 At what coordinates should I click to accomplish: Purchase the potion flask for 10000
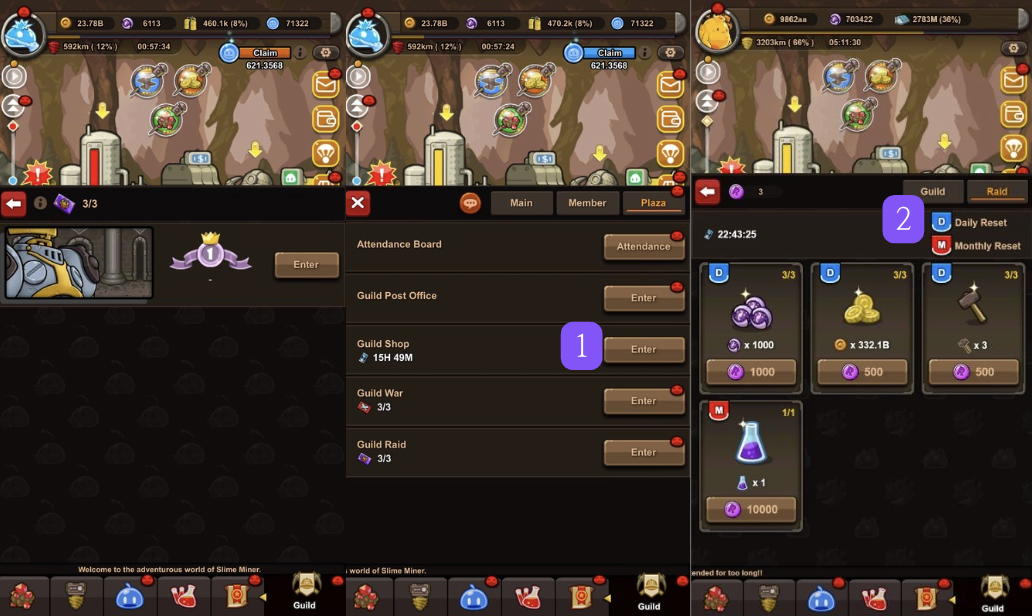pyautogui.click(x=751, y=509)
